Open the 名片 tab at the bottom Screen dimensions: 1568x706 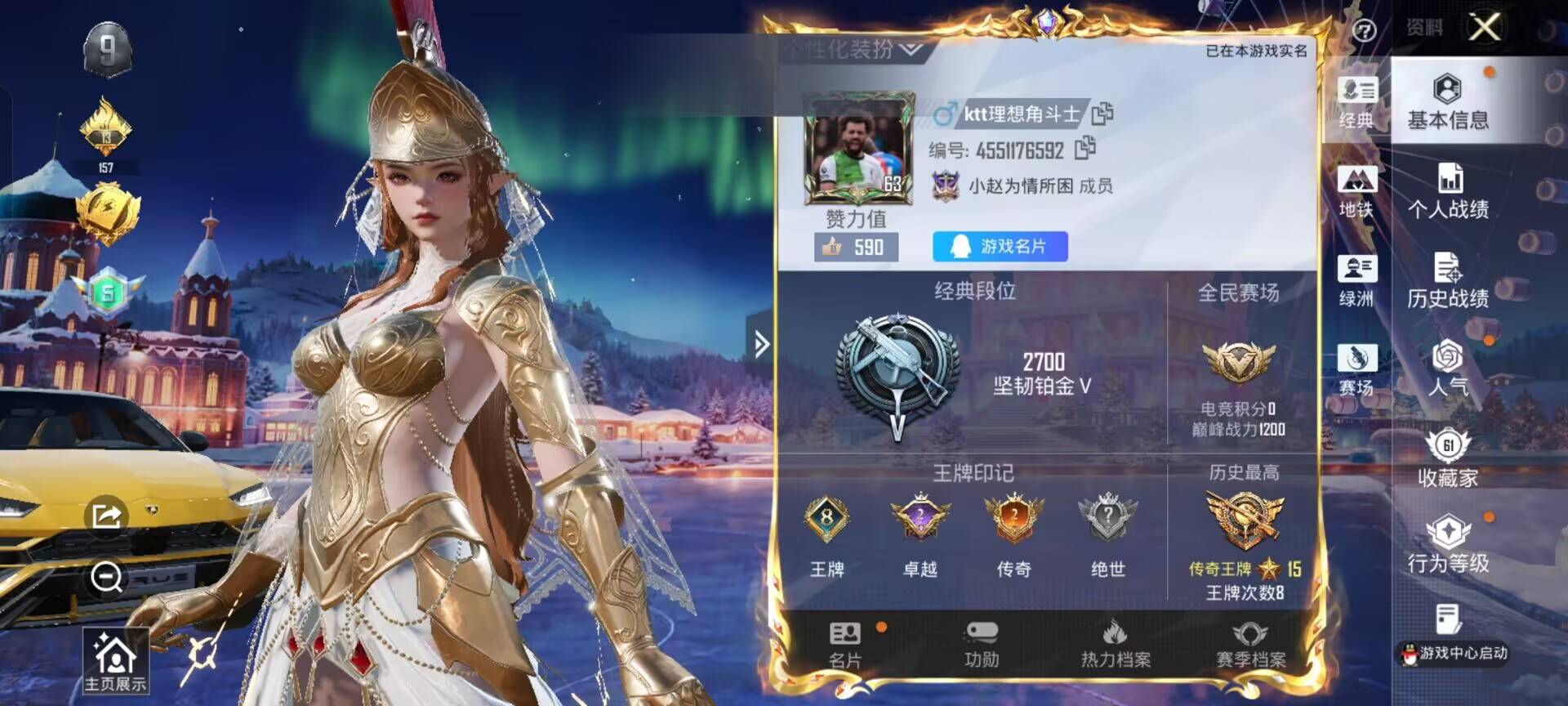click(845, 646)
